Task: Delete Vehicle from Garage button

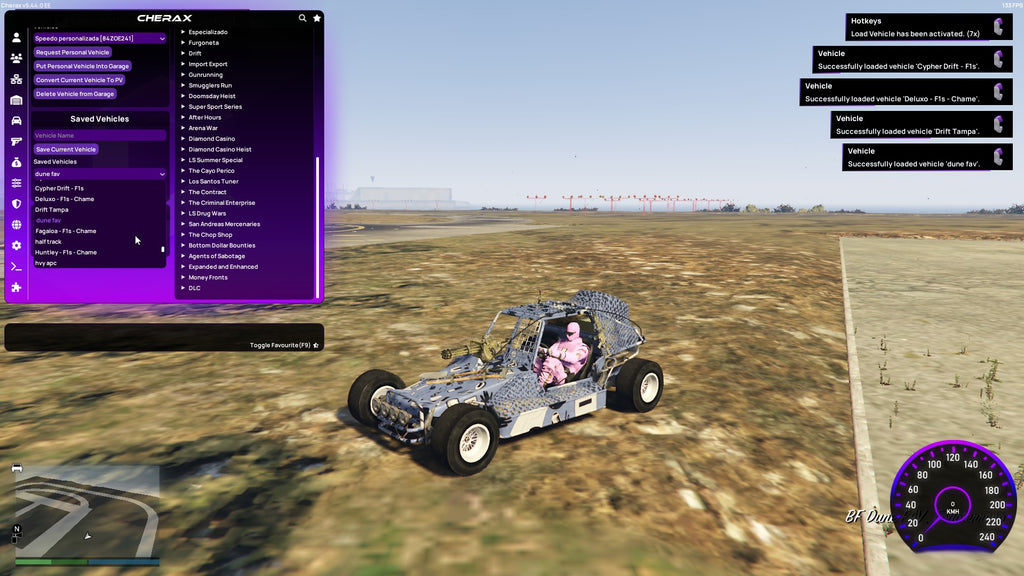Action: [75, 94]
